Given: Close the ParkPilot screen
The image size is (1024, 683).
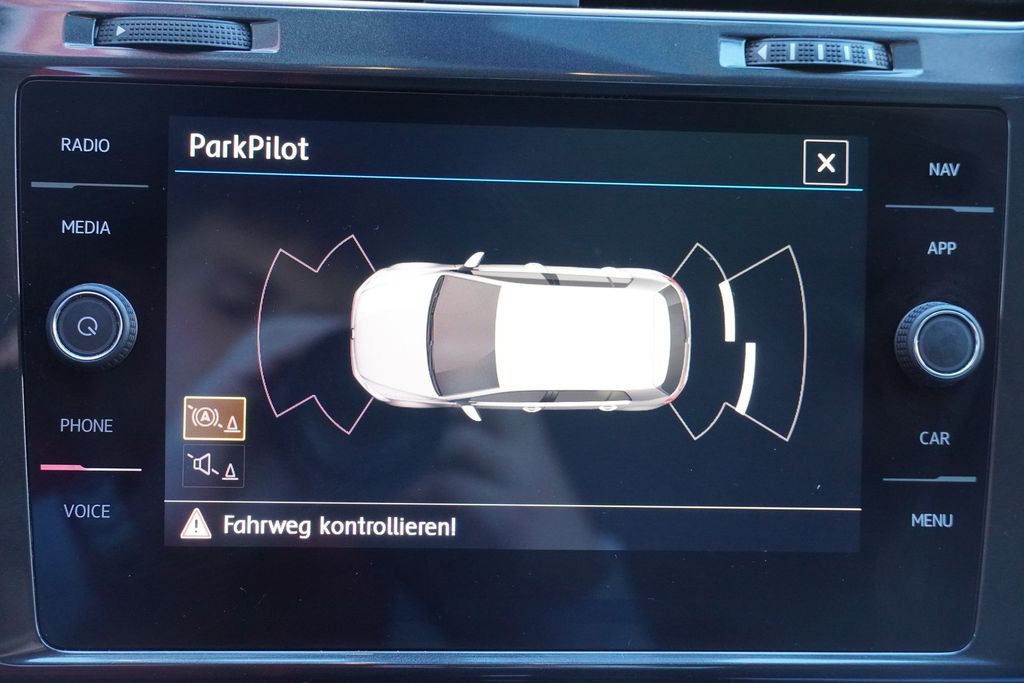Looking at the screenshot, I should 825,163.
